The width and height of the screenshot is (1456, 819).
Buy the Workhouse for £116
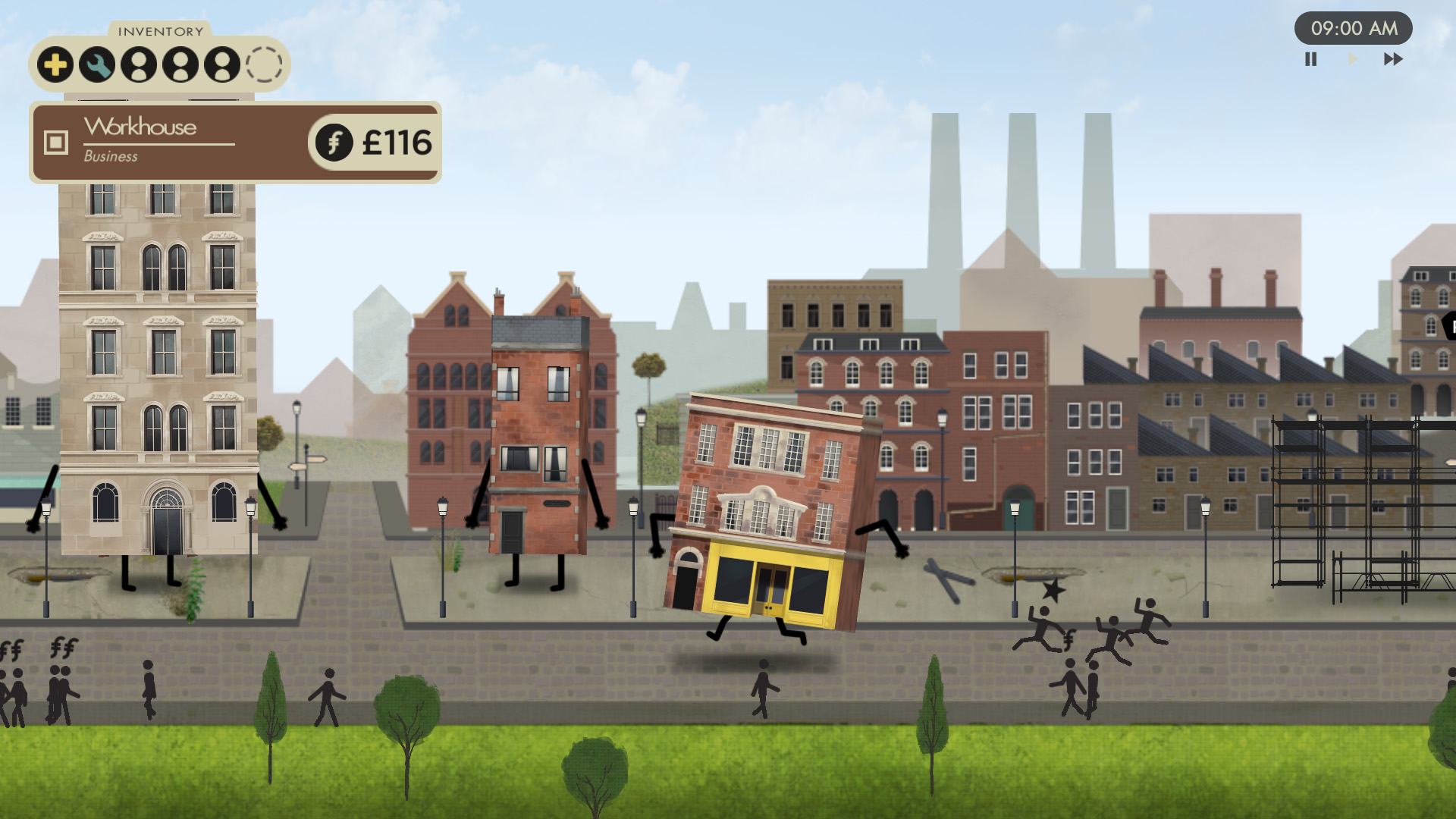[x=375, y=143]
